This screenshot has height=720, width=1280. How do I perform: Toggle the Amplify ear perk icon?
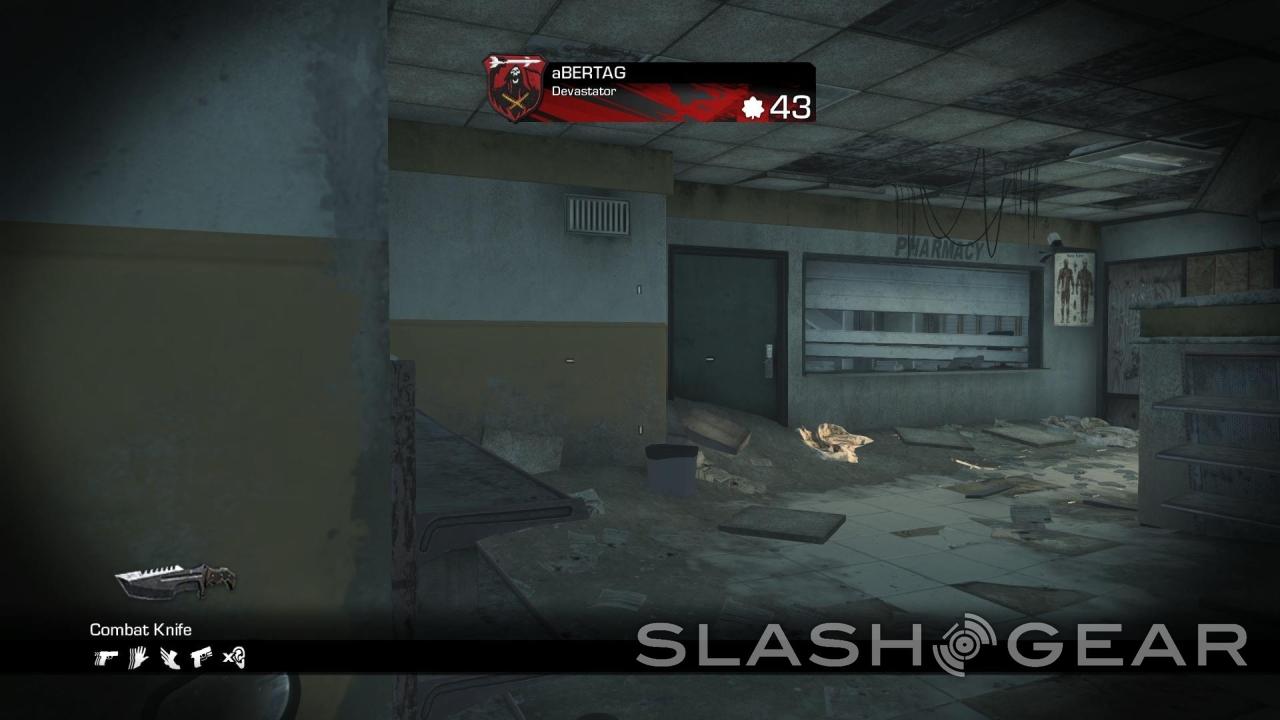(234, 657)
